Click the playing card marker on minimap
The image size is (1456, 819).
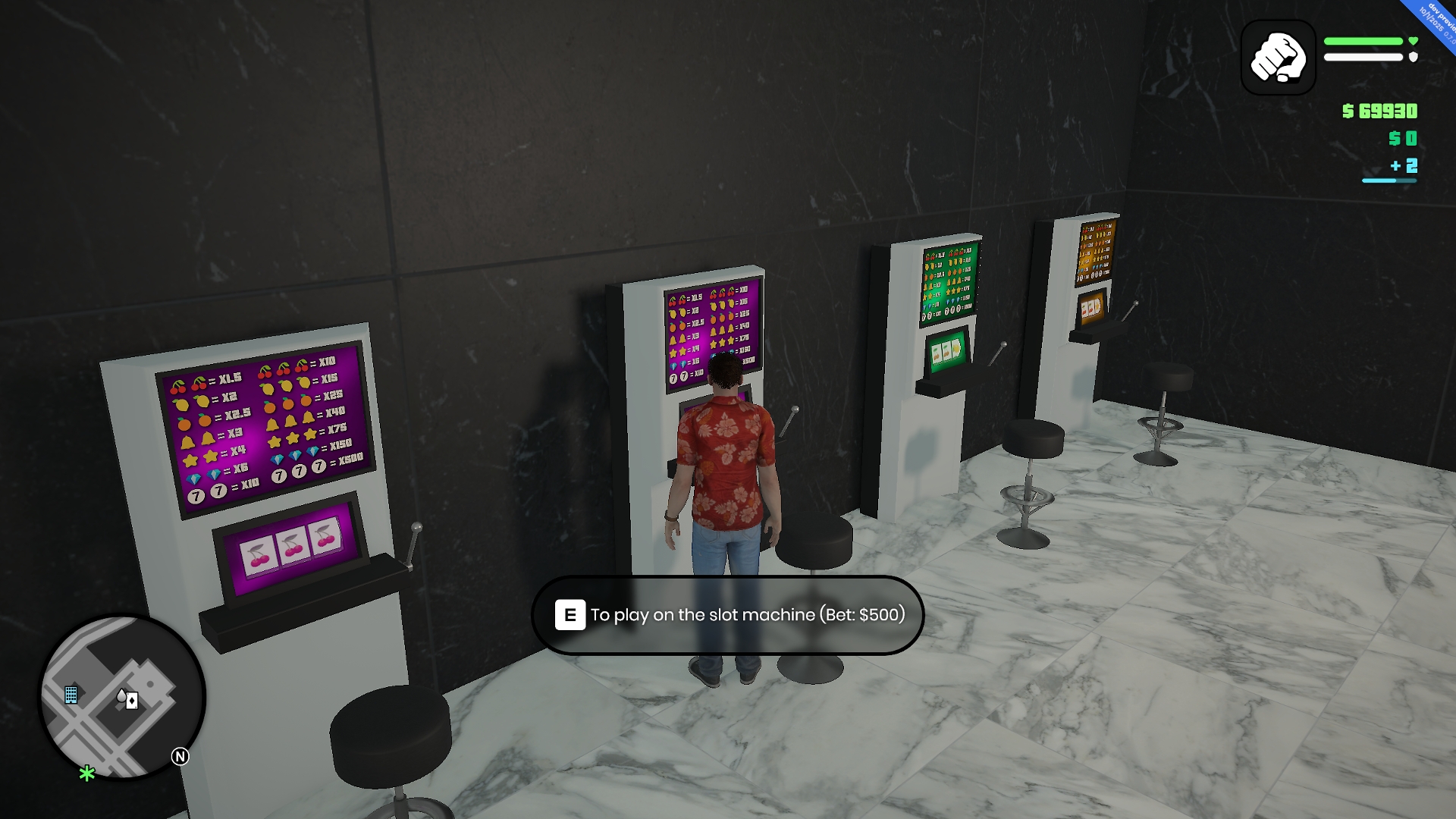coord(131,701)
